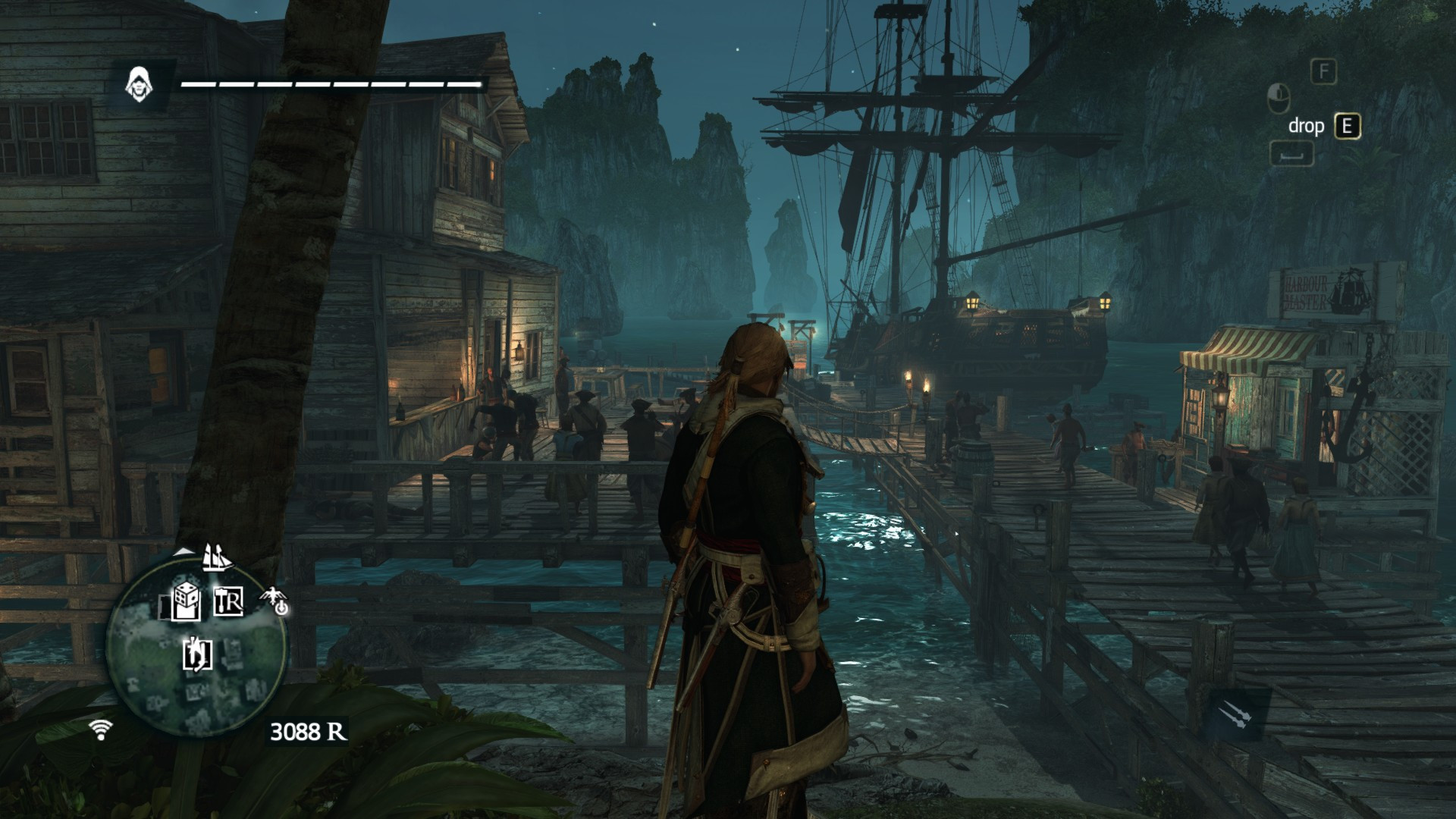Click the eagle viewpoint marker on minimap

tap(275, 601)
